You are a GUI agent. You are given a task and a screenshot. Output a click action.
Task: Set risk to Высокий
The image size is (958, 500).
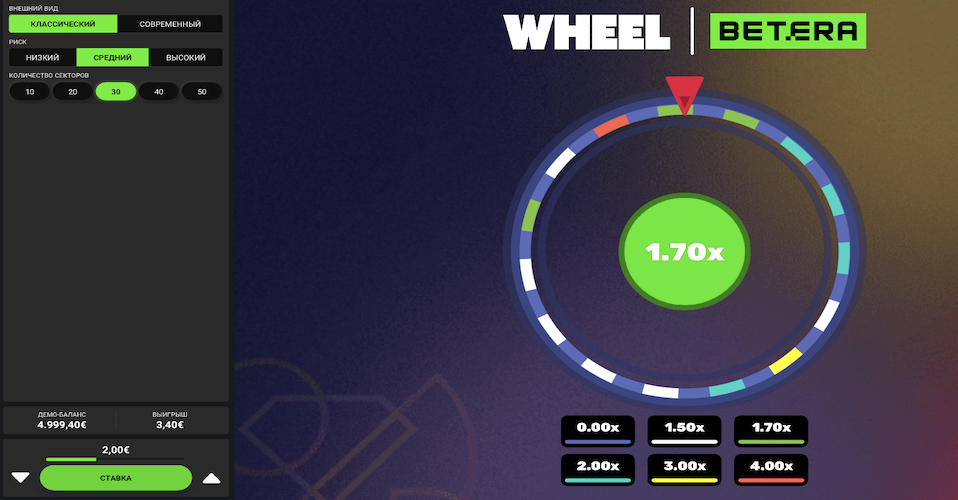[185, 57]
